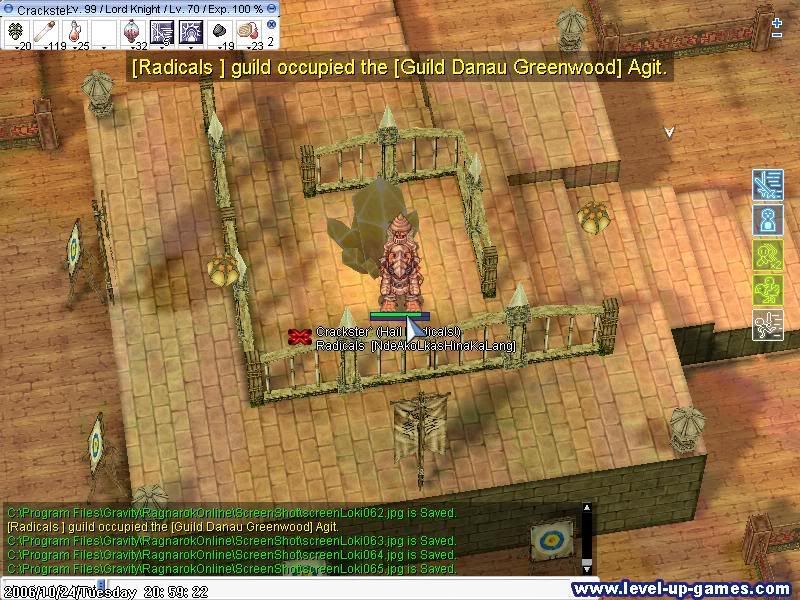This screenshot has width=800, height=600.
Task: Use the white feather item in hotbar
Action: tap(17, 32)
